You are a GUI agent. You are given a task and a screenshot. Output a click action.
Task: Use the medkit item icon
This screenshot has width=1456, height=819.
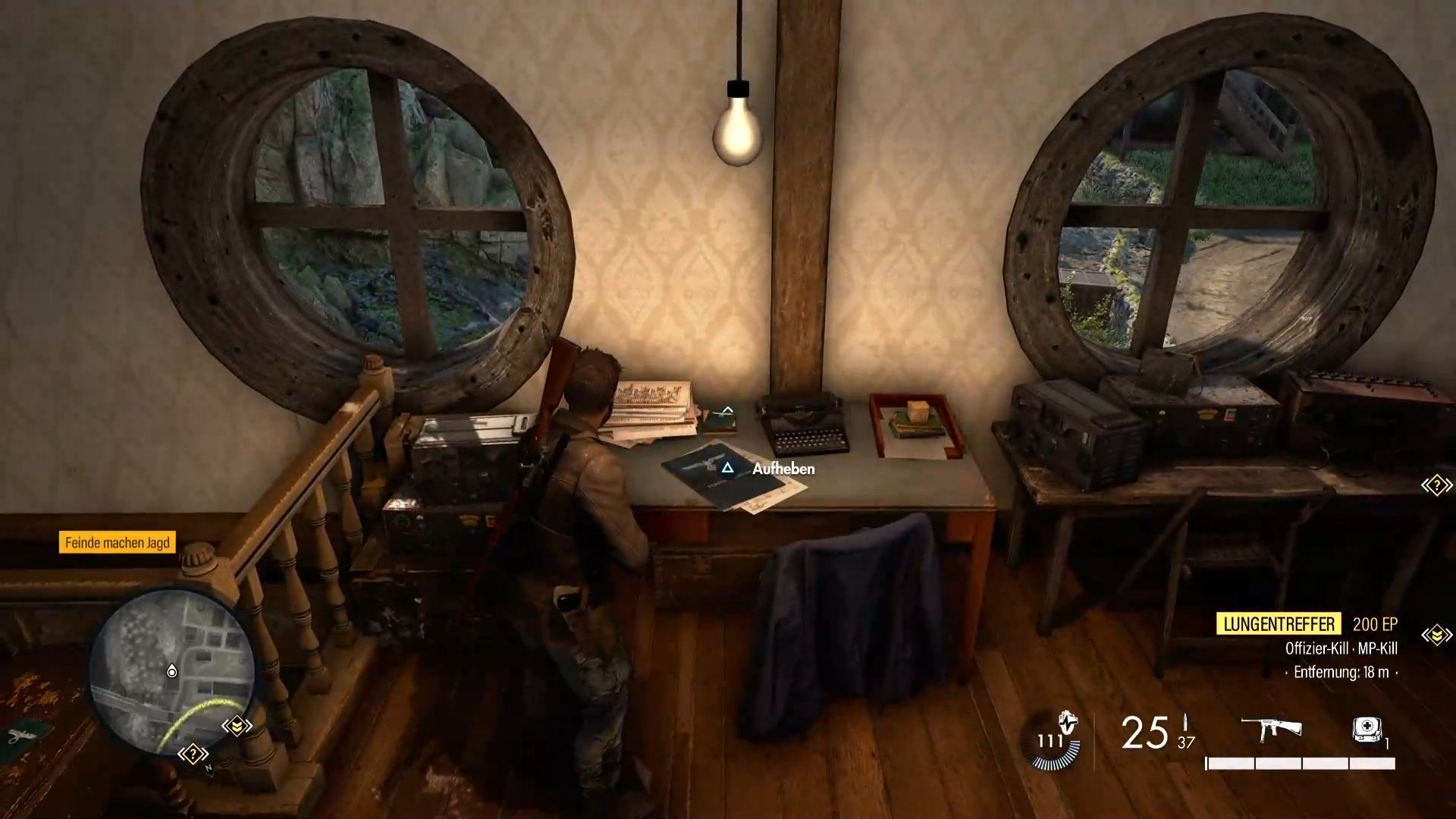pyautogui.click(x=1367, y=730)
